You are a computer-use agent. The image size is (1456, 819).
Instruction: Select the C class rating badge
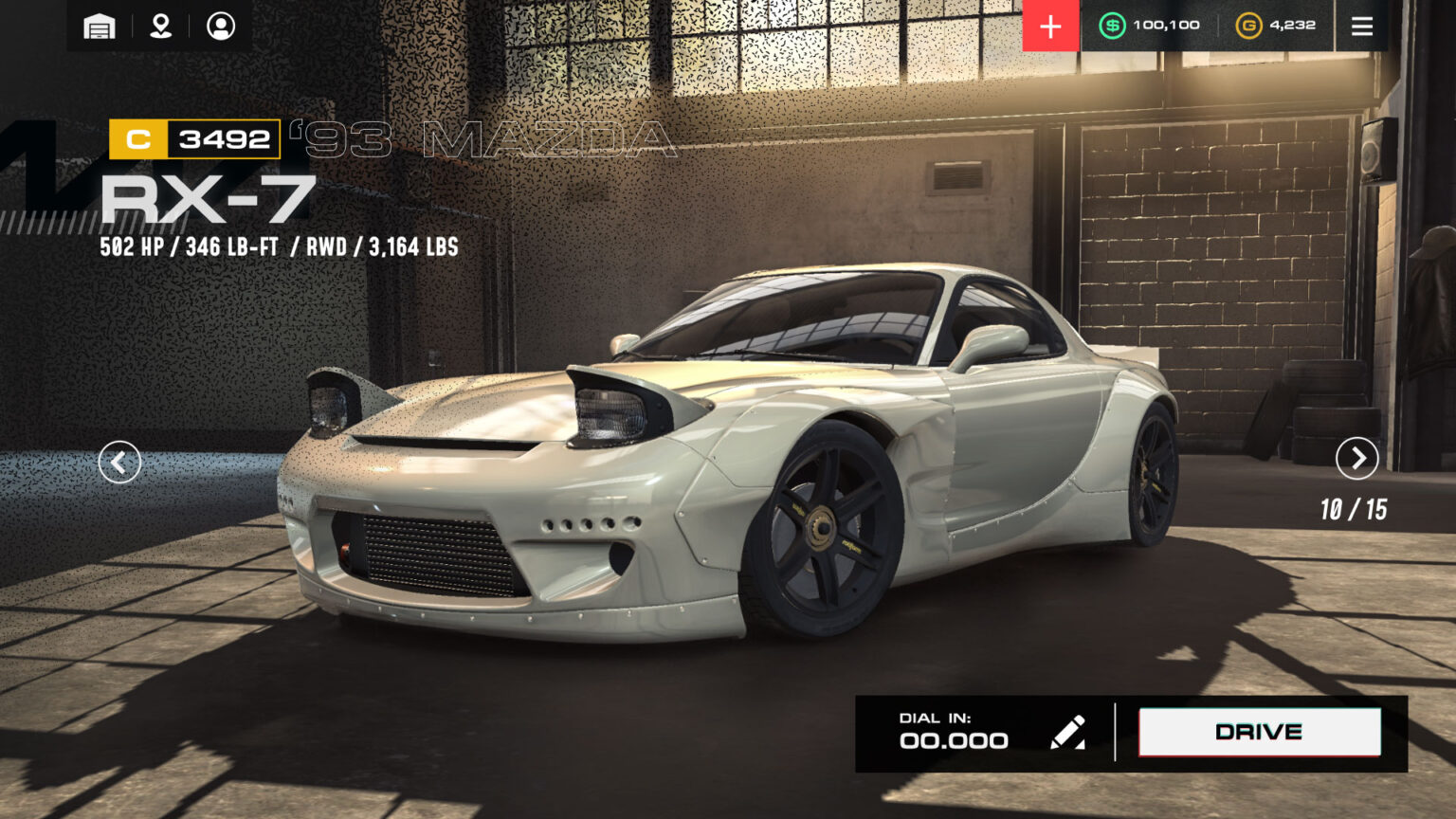point(138,138)
